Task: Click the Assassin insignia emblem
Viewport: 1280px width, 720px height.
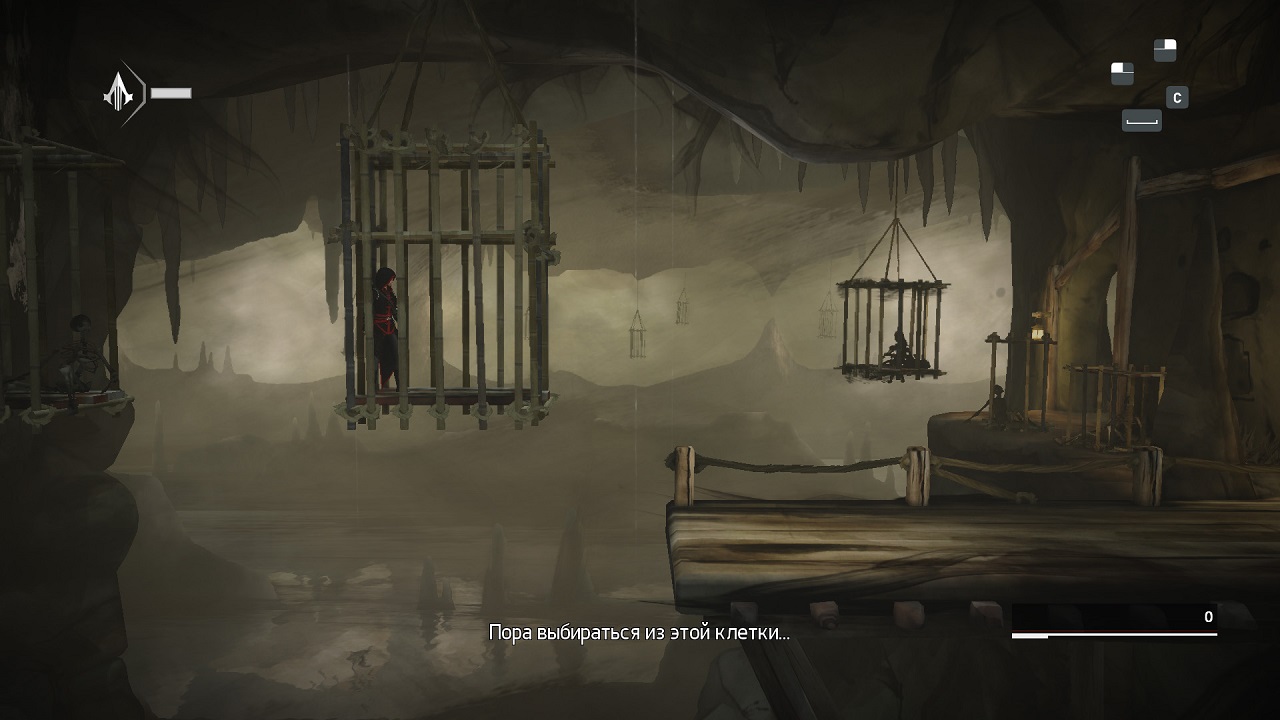Action: 119,92
